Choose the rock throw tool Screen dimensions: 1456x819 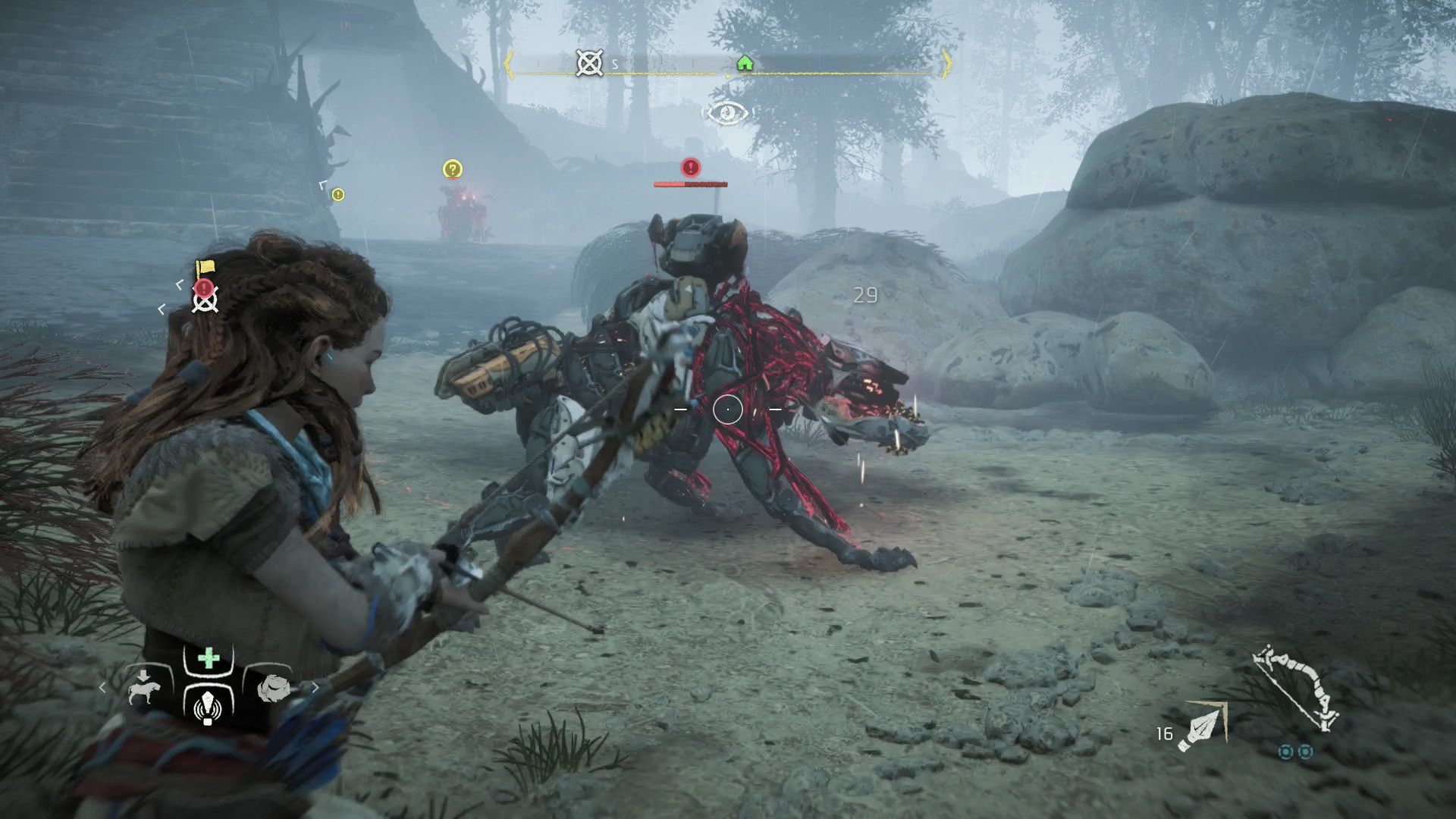click(x=273, y=688)
